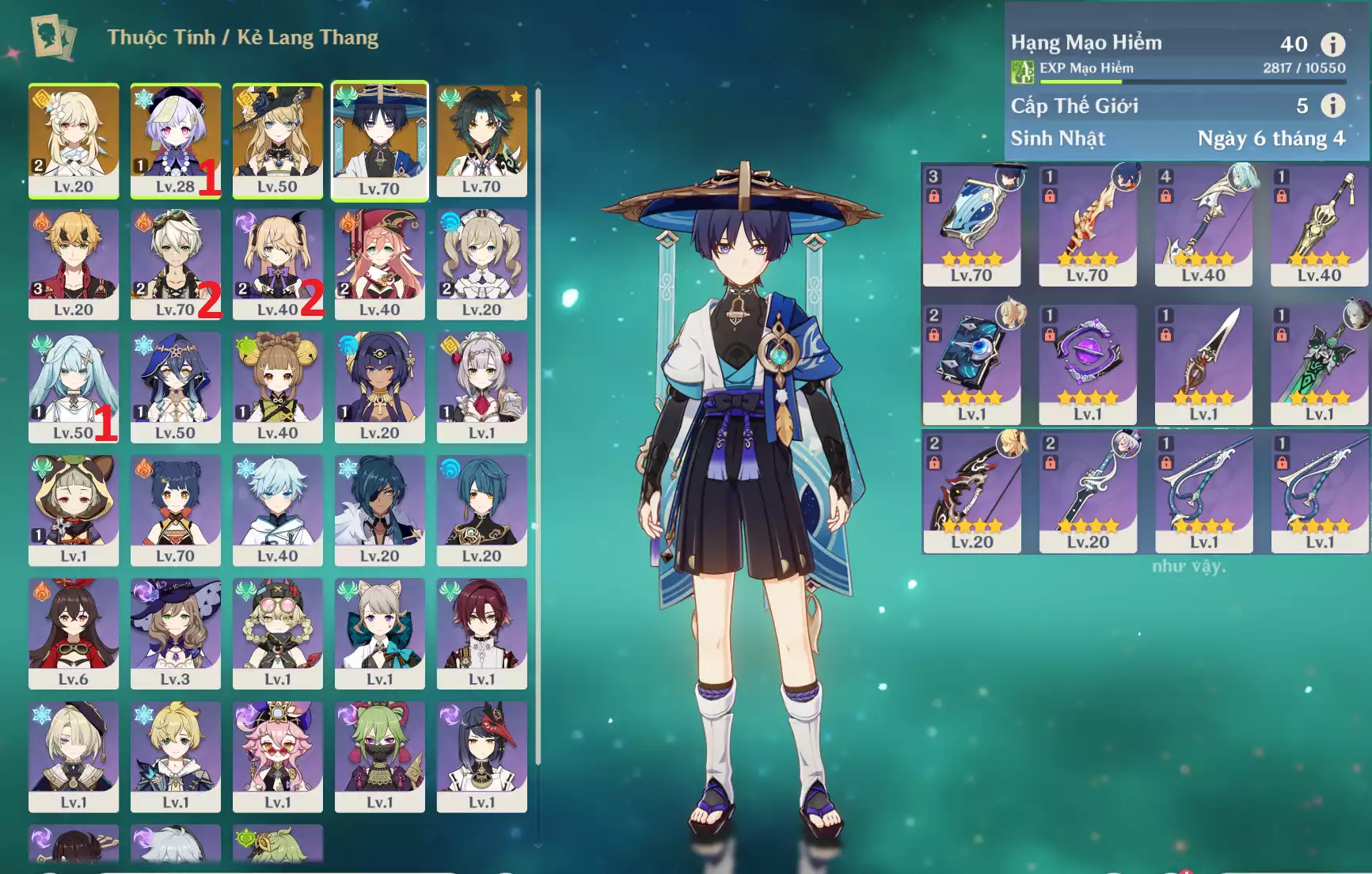The width and height of the screenshot is (1372, 874).
Task: Select Kaeya with the eyepatch
Action: click(x=379, y=510)
